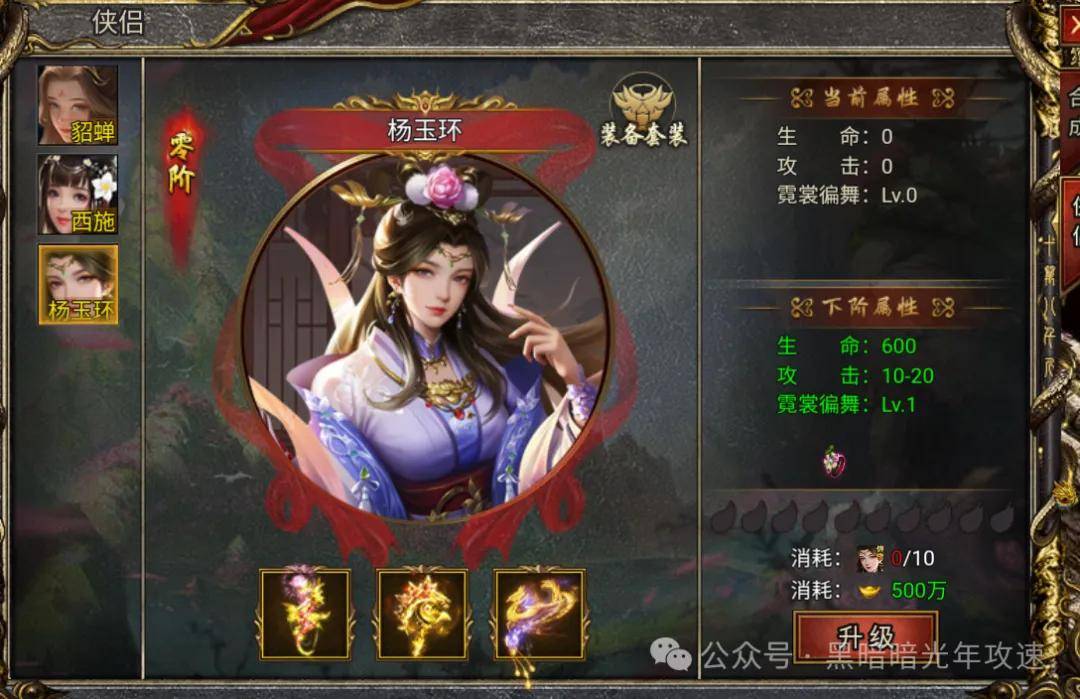This screenshot has height=699, width=1080.
Task: Choose the 西施 companion portrait
Action: [78, 195]
